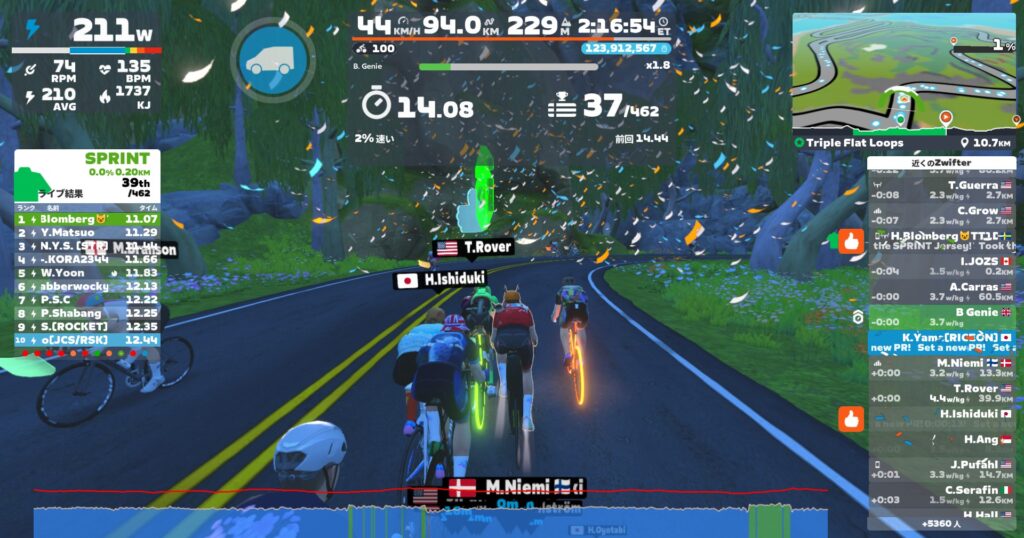This screenshot has width=1024, height=538.
Task: Give Ride On to H.Blomberg
Action: 851,241
